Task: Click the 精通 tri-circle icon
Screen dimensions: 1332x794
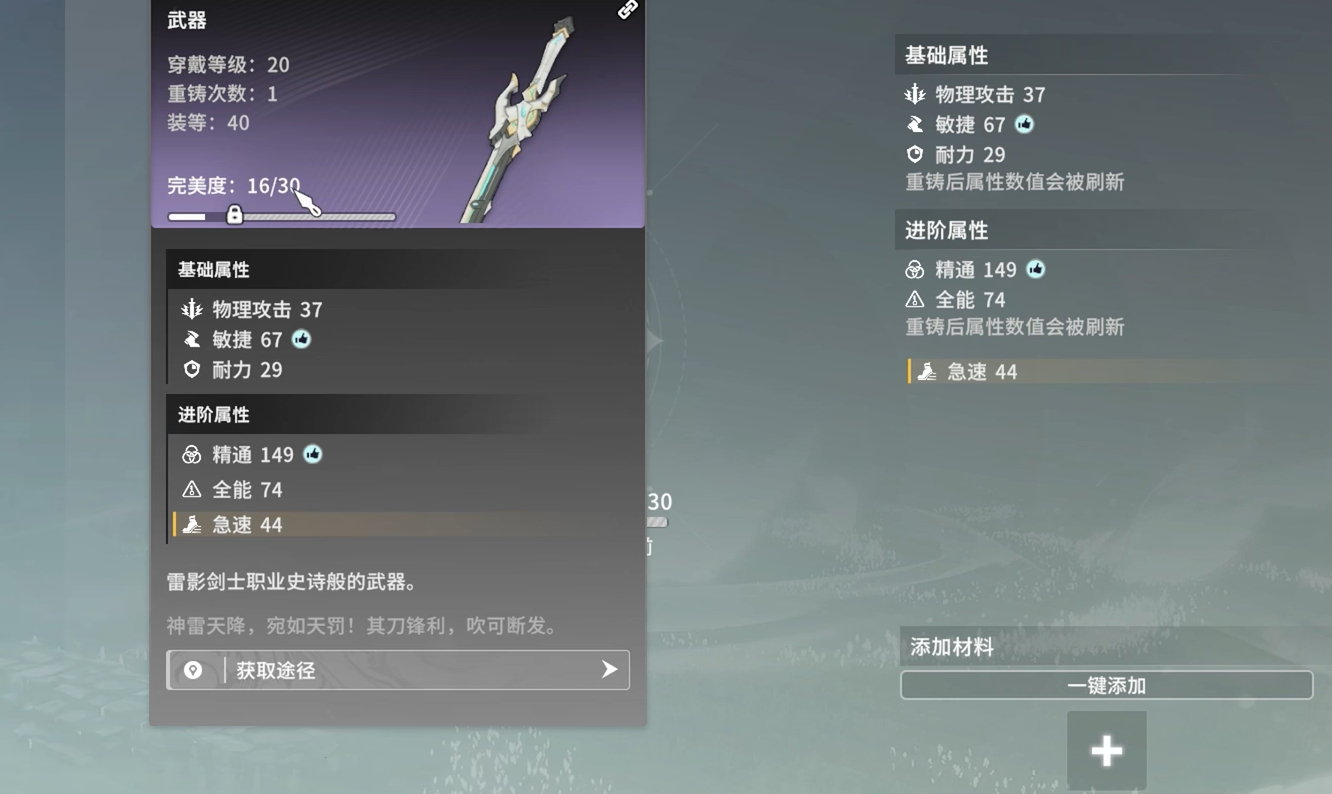Action: pyautogui.click(x=191, y=455)
